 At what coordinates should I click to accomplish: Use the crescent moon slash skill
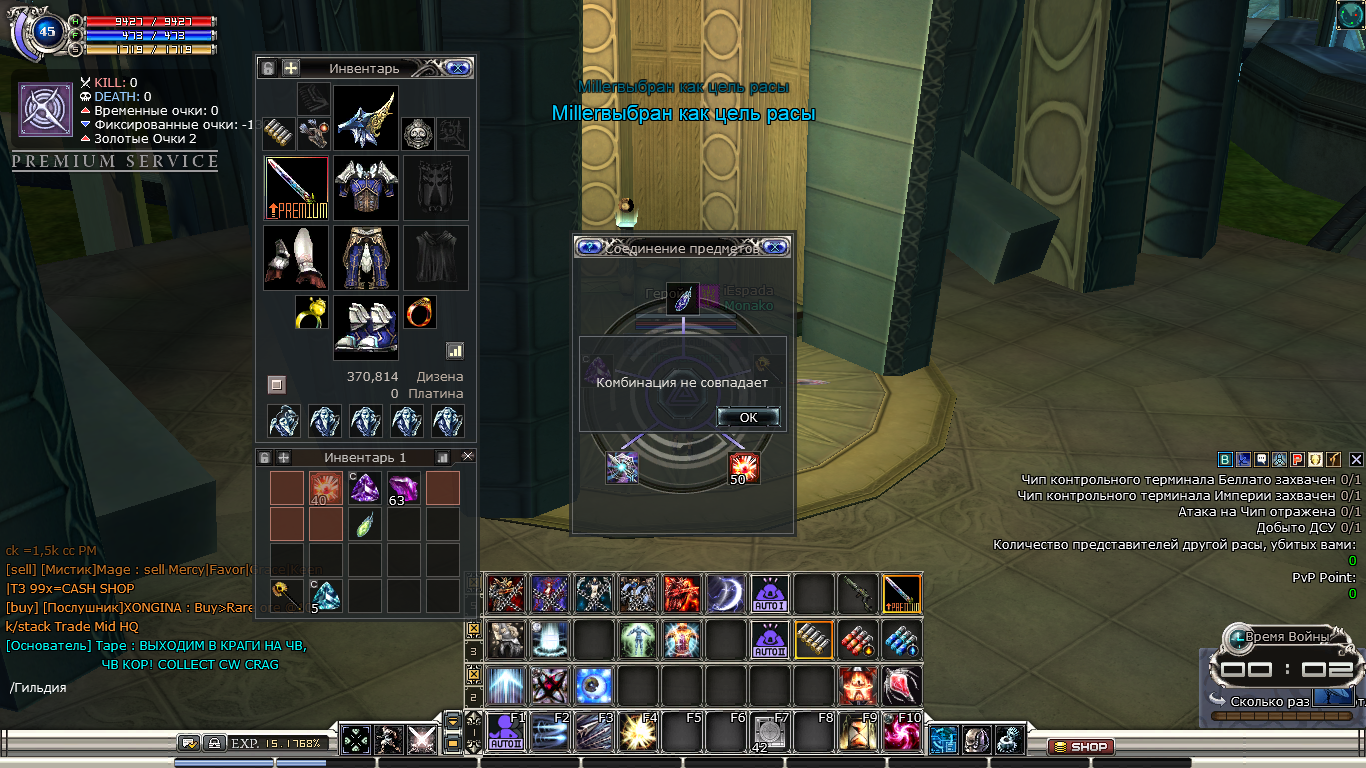726,594
